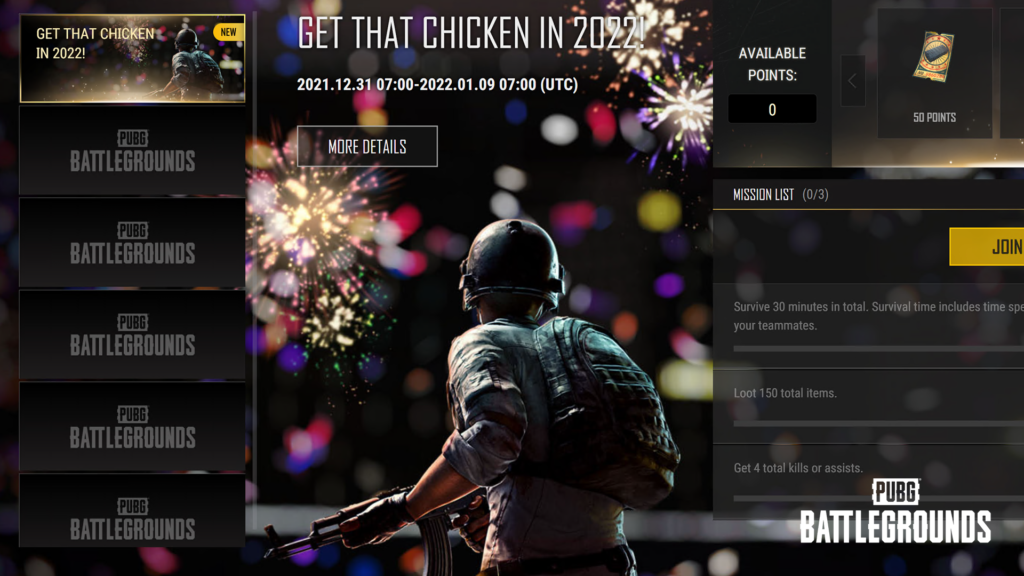Screen dimensions: 1024x576
Task: Click the left arrow beside rewards
Action: 853,81
